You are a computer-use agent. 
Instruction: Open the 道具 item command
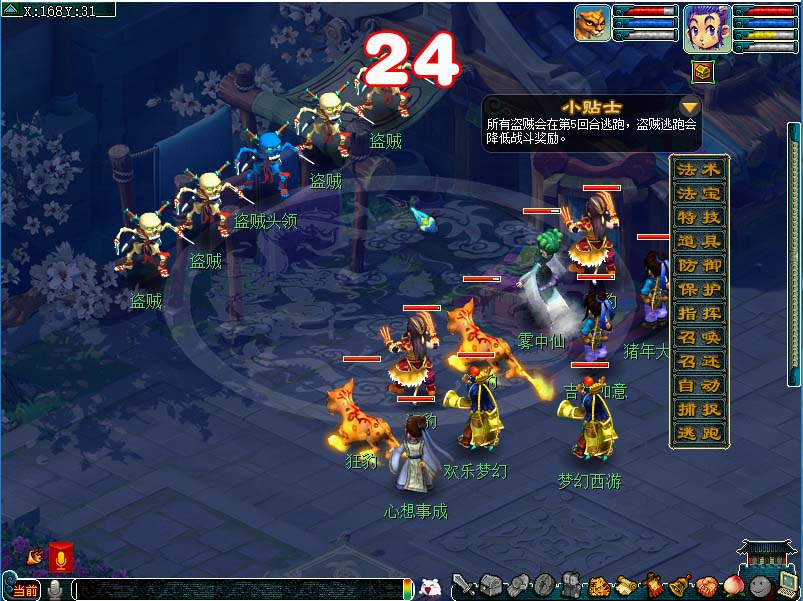point(699,241)
